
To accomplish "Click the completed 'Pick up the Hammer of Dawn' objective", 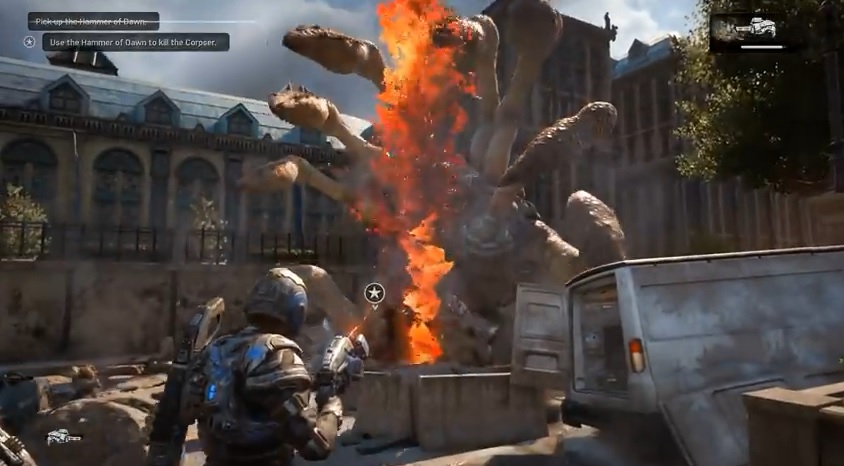I will (x=93, y=21).
